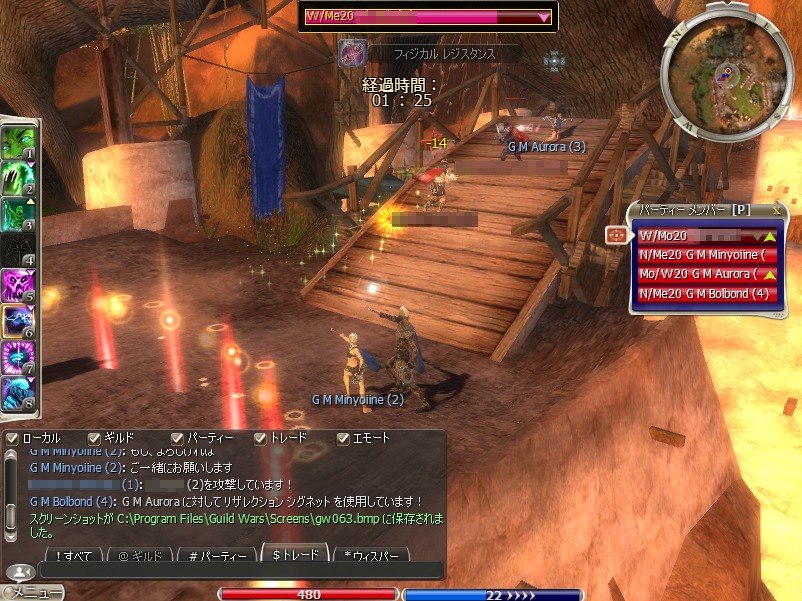Uncheck the パーティー chat filter
The image size is (802, 601).
click(x=177, y=438)
